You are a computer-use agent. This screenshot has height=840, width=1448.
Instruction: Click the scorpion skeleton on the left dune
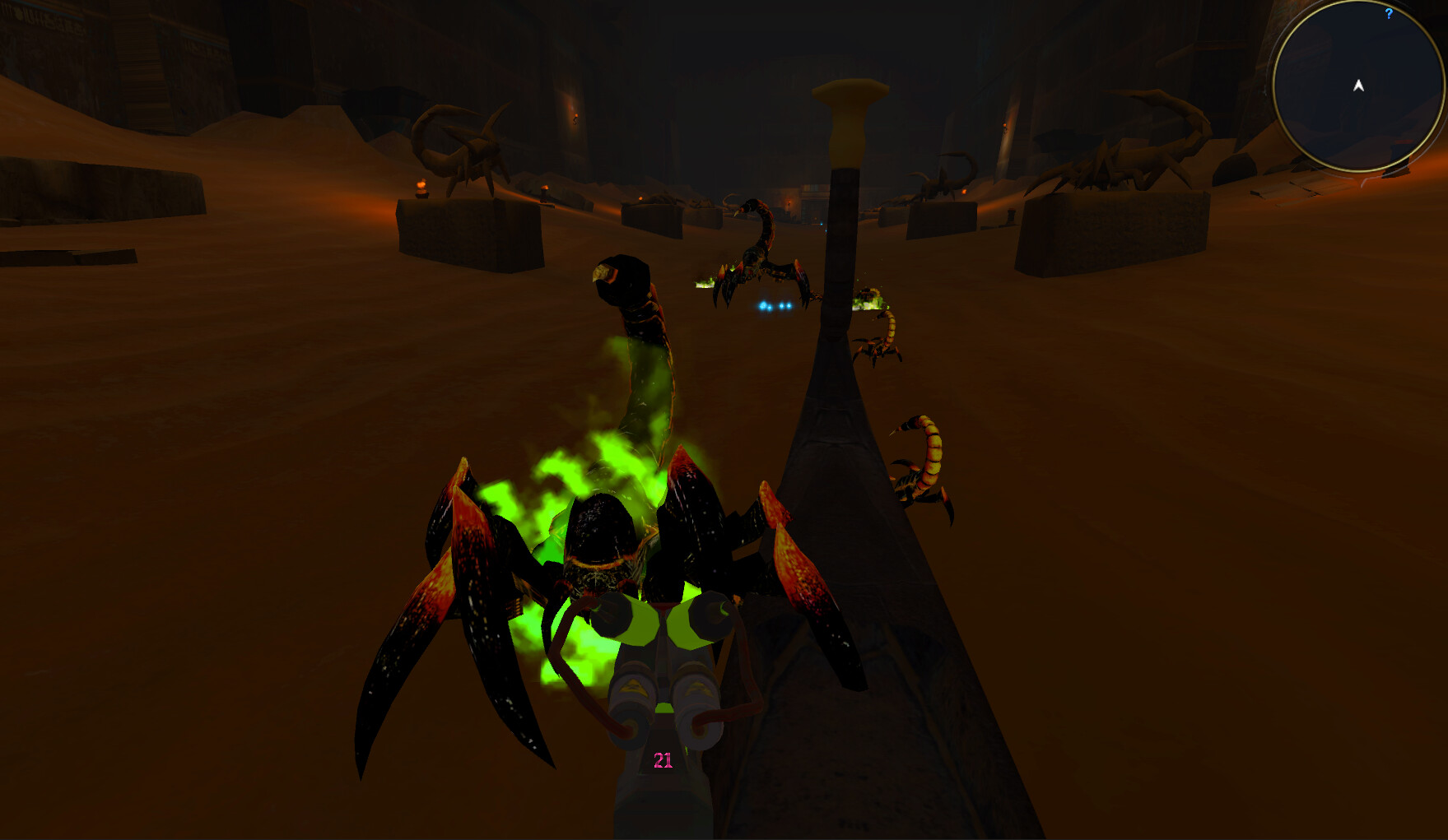click(x=461, y=148)
